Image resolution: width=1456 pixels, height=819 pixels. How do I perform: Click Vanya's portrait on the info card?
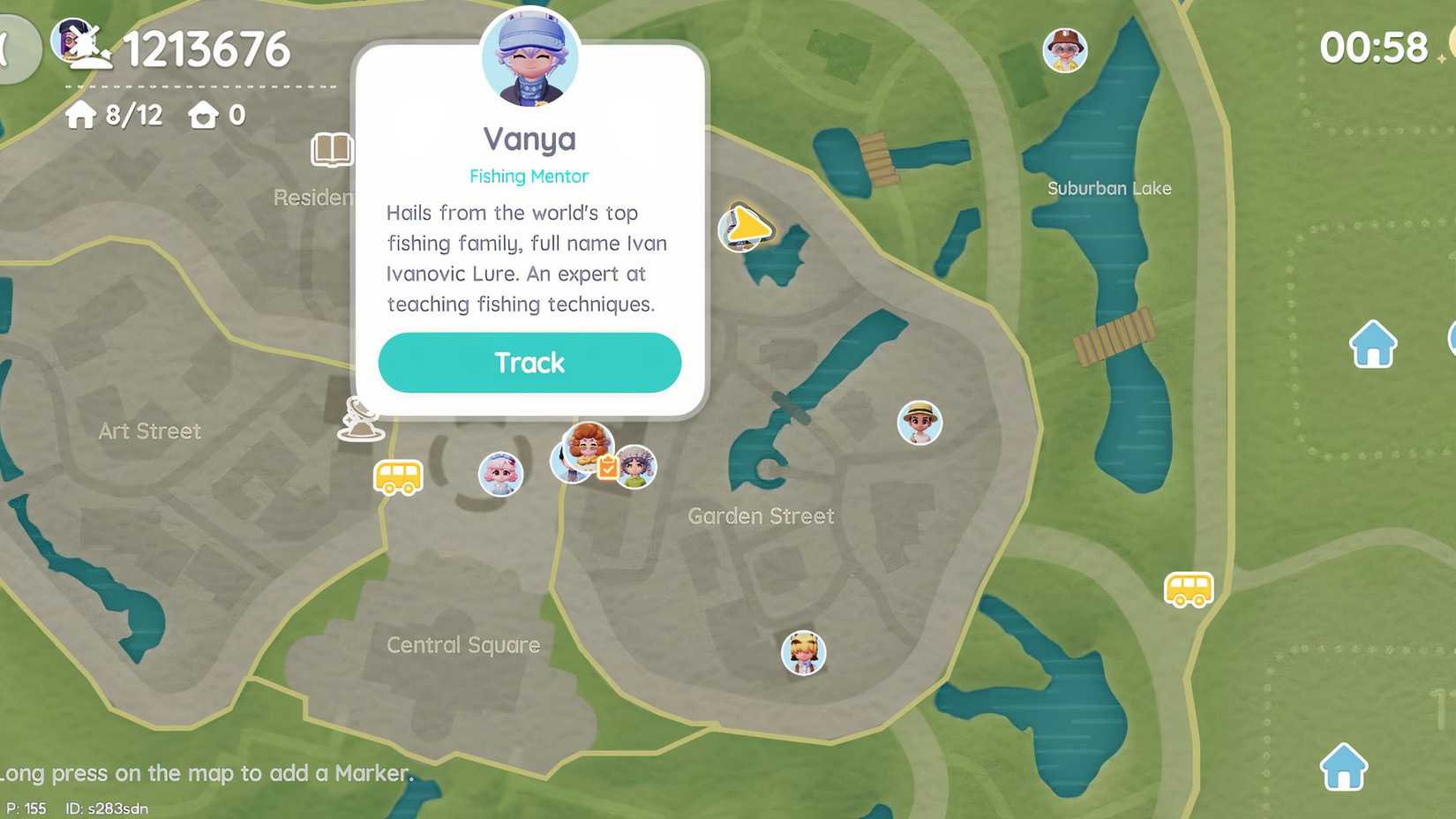coord(529,55)
